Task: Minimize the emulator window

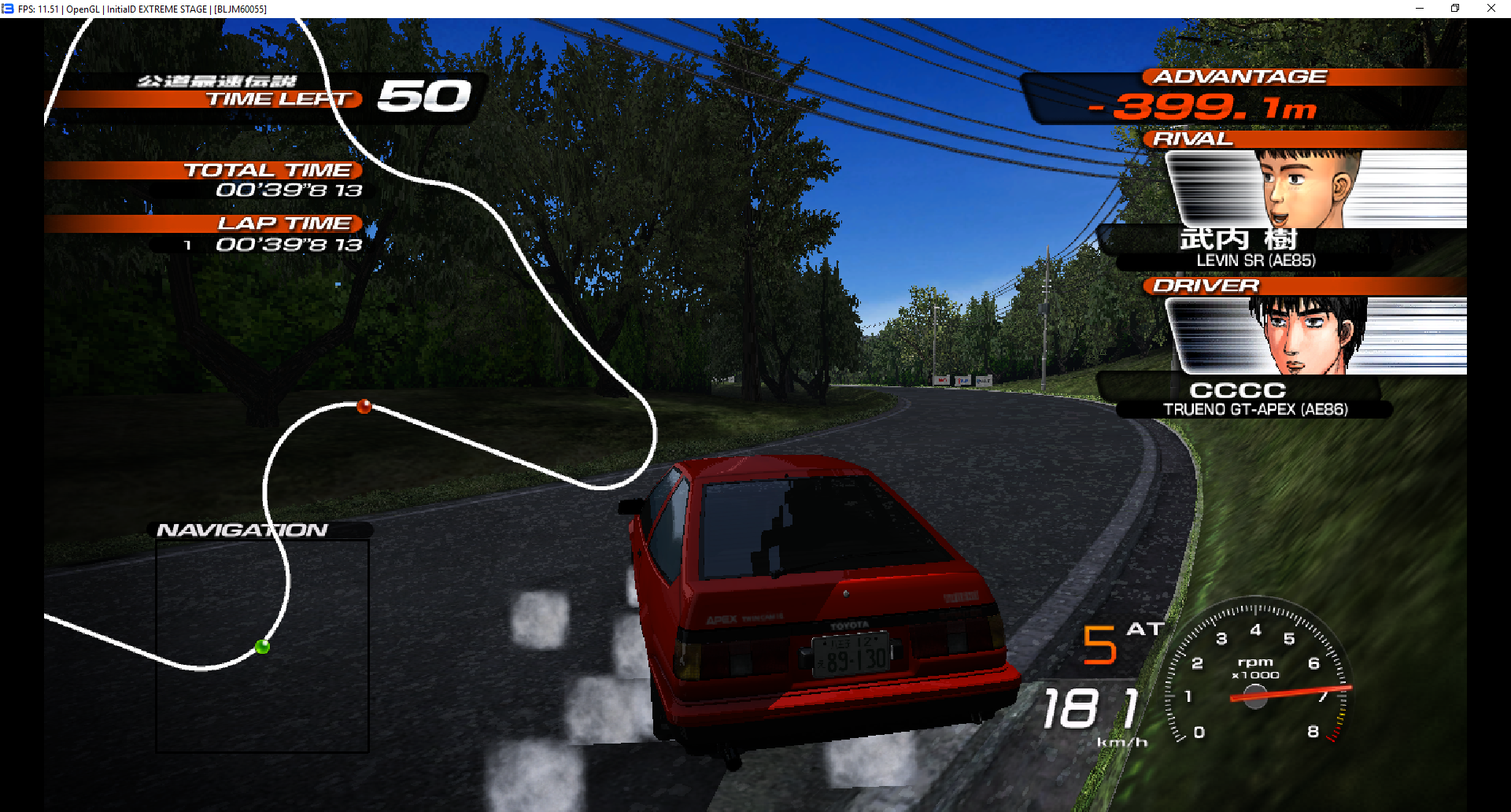Action: [x=1420, y=9]
